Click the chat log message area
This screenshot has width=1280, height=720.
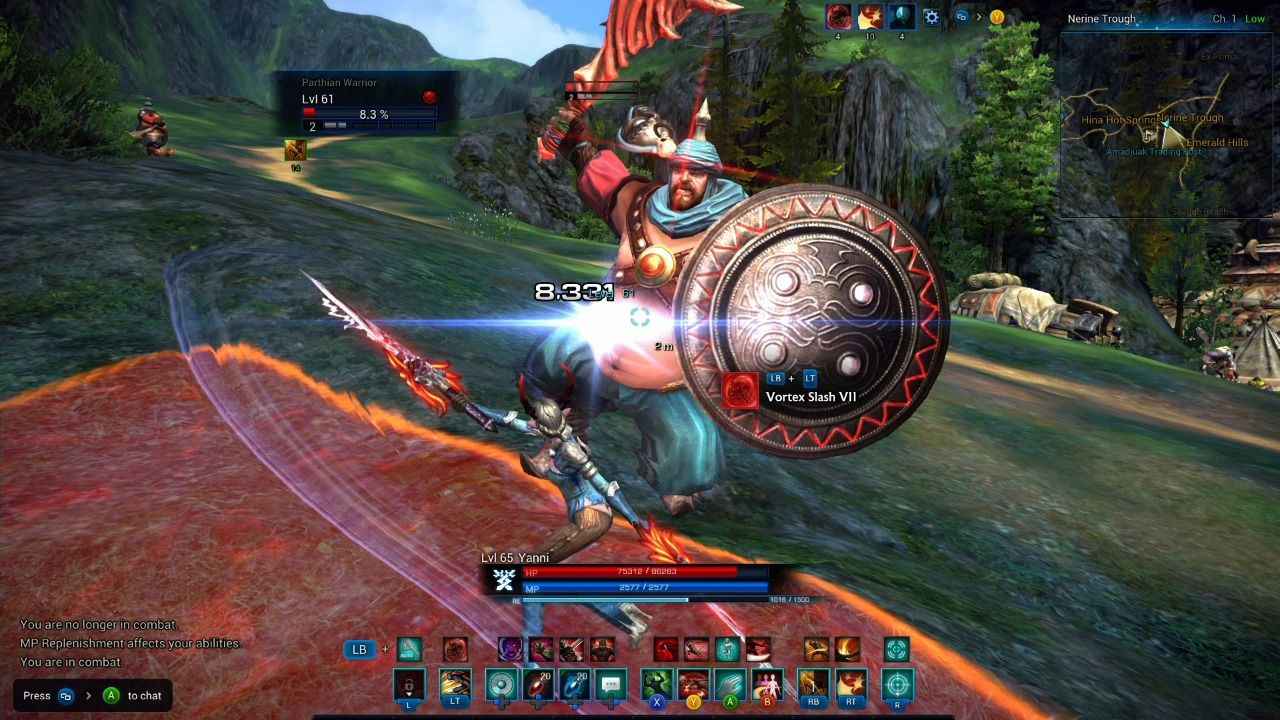point(130,643)
